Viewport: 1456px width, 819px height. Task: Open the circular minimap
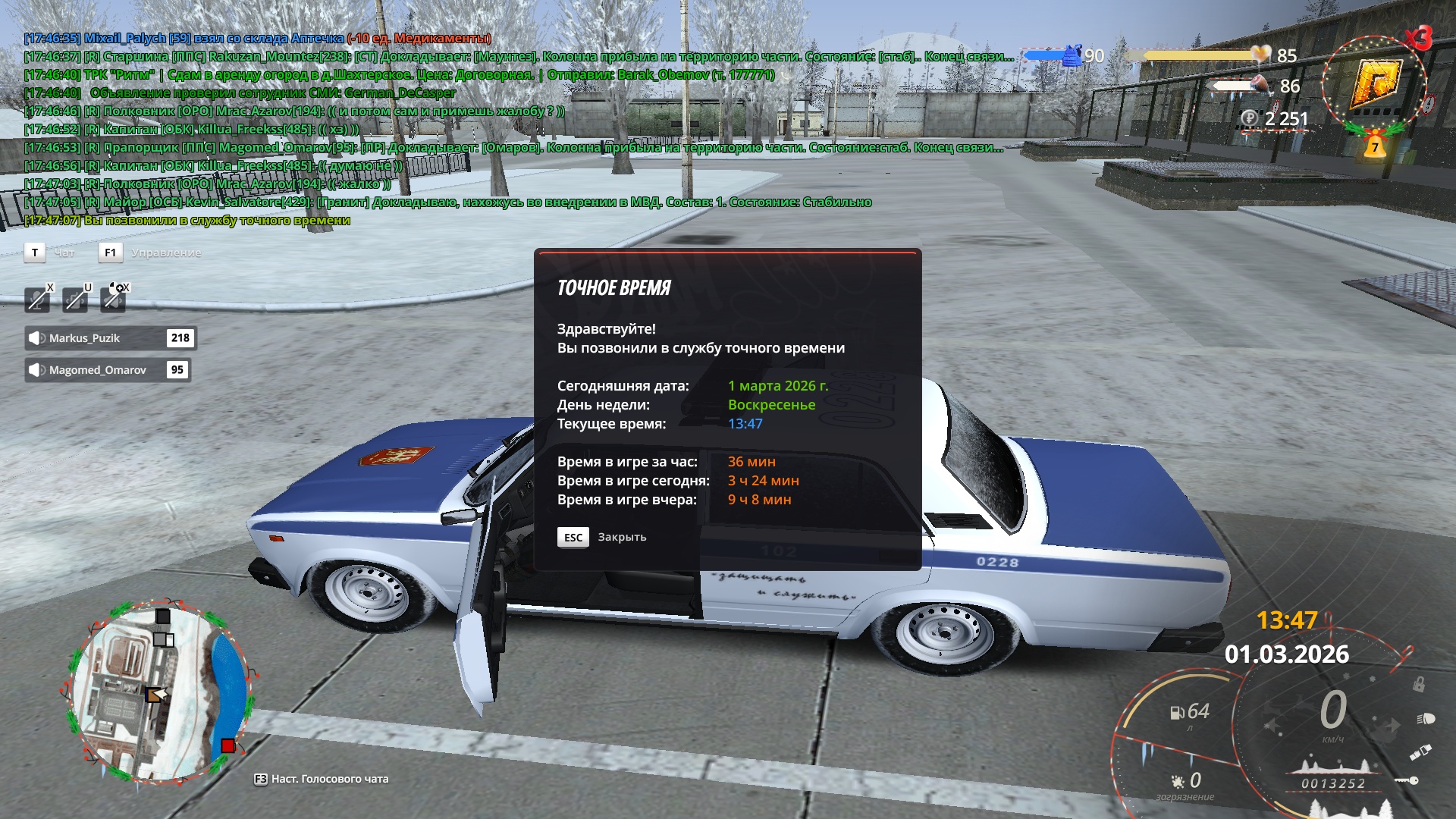158,693
